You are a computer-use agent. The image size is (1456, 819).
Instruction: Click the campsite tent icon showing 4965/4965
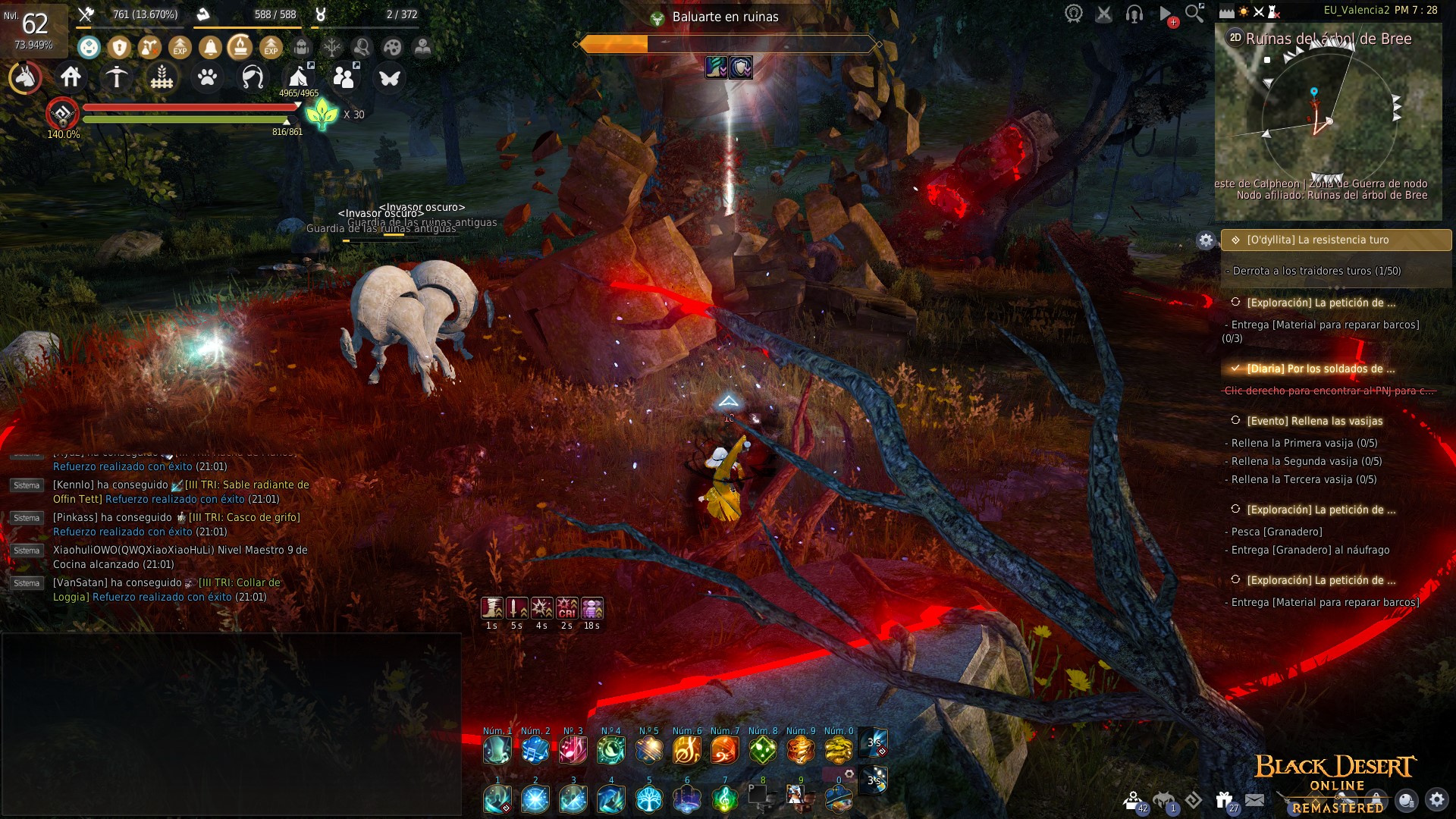click(x=298, y=76)
